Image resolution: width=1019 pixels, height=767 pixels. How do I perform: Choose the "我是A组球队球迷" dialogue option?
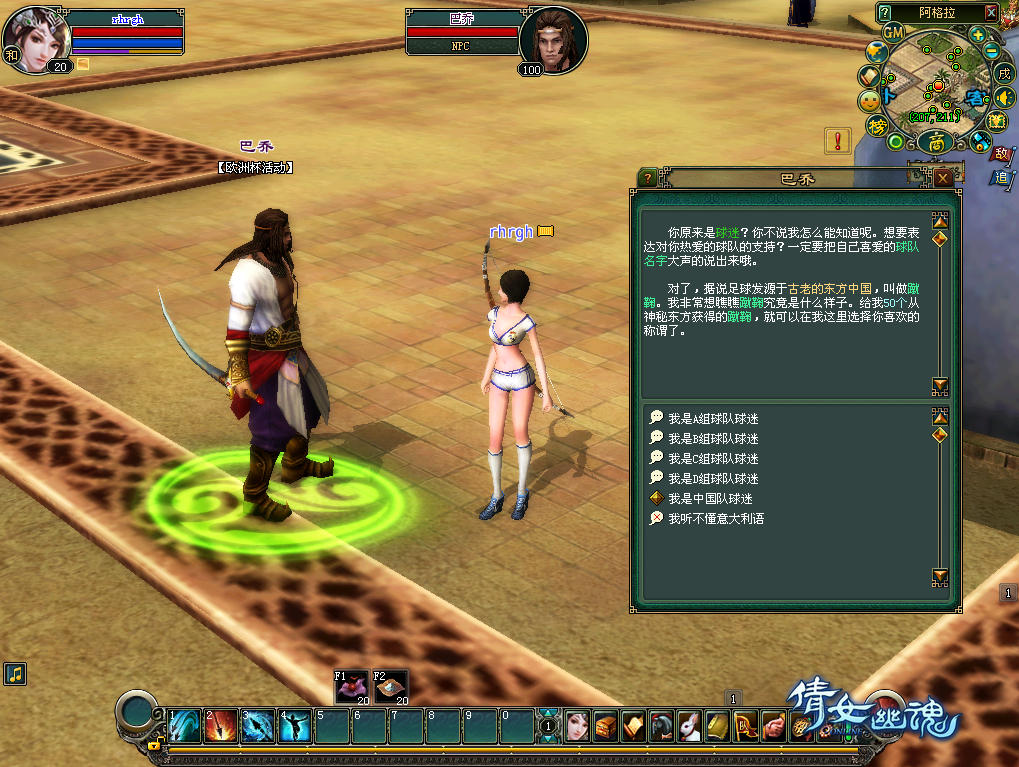coord(712,419)
